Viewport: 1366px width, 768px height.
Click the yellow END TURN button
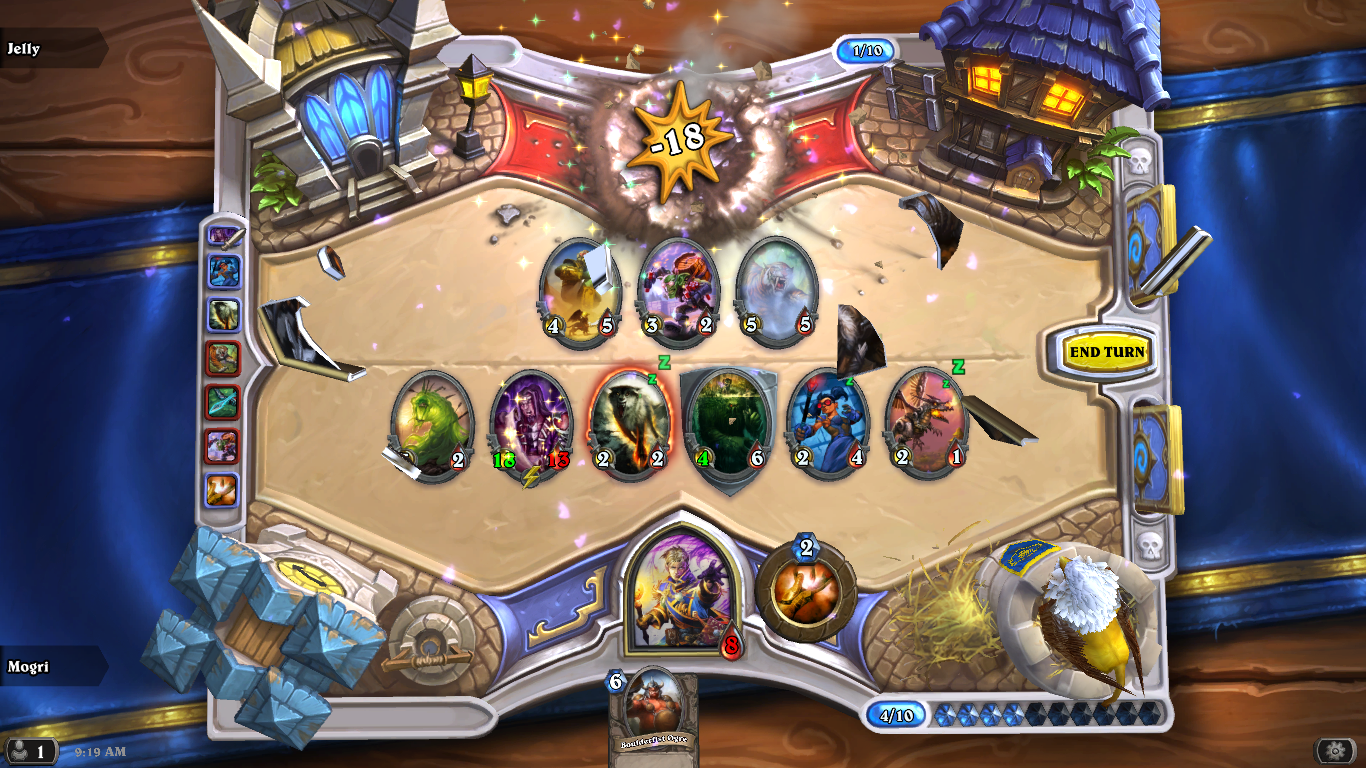point(1106,352)
